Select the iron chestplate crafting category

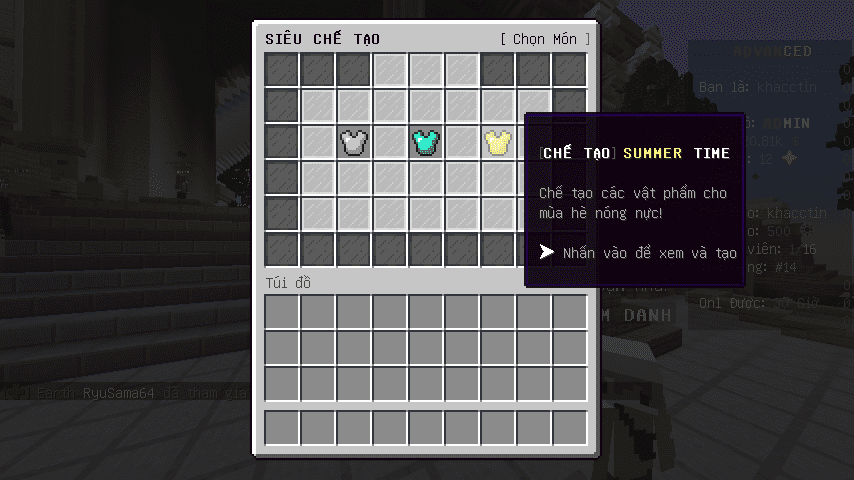(354, 142)
